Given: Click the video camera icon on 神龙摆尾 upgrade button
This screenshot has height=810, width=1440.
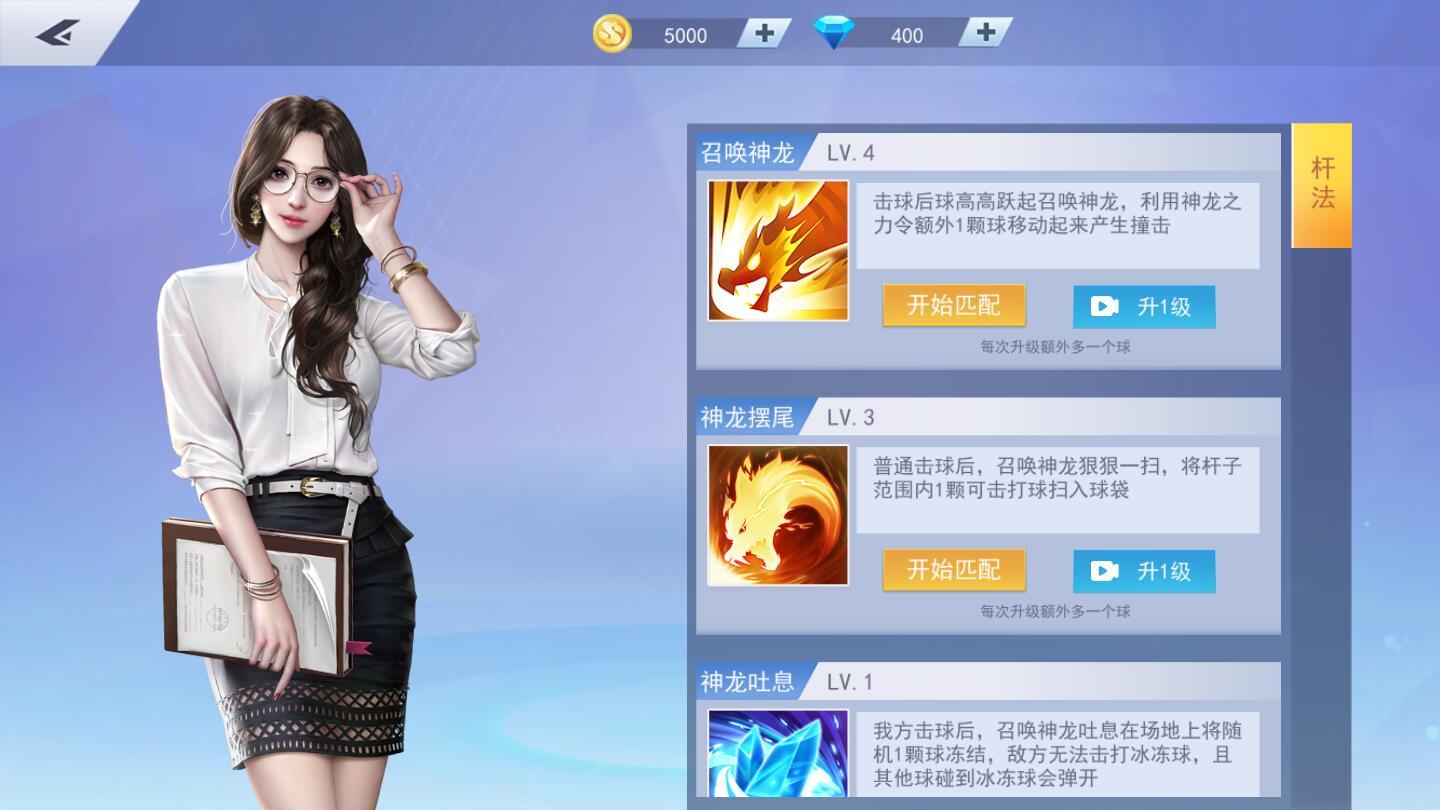Looking at the screenshot, I should tap(1104, 572).
